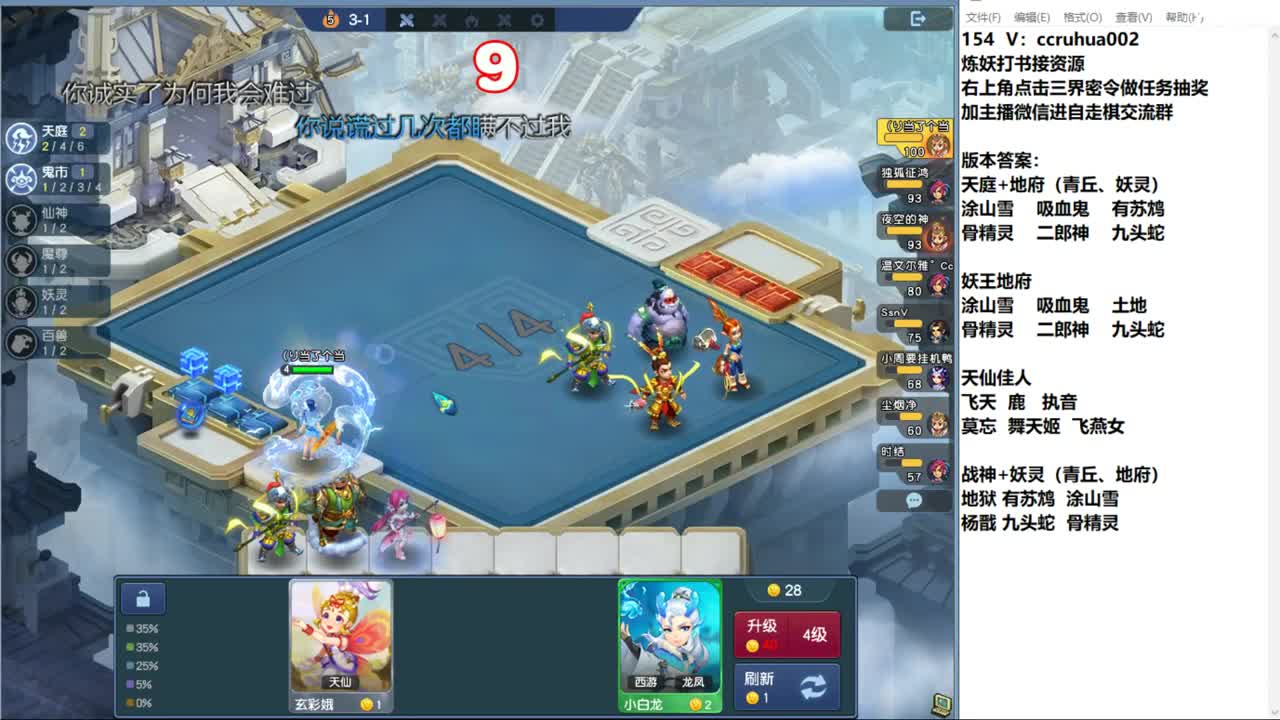Click the 妖灵 category icon
The width and height of the screenshot is (1280, 720).
(x=20, y=299)
